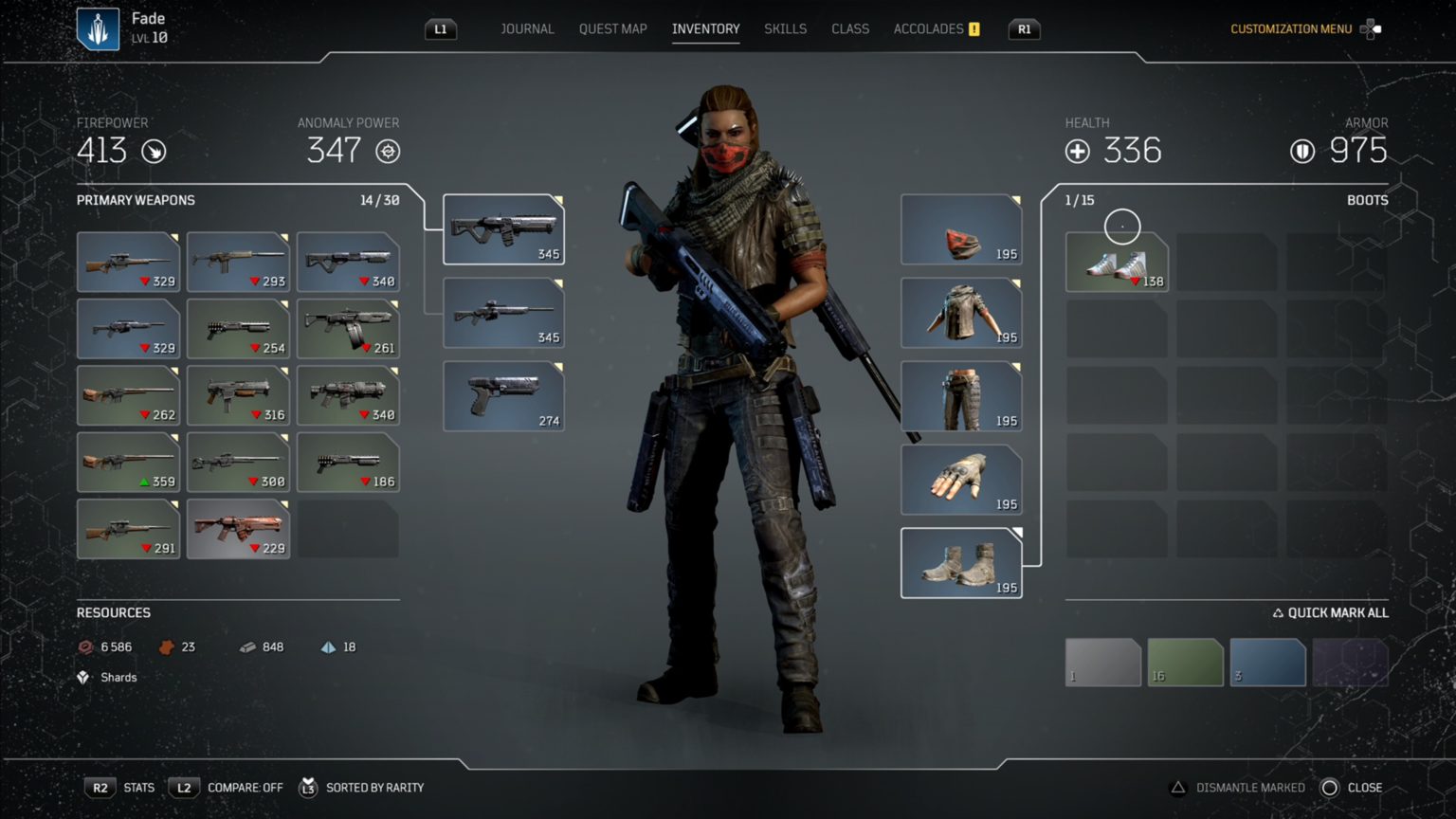Image resolution: width=1456 pixels, height=819 pixels.
Task: Click the Fade character emblem badge
Action: (x=98, y=27)
